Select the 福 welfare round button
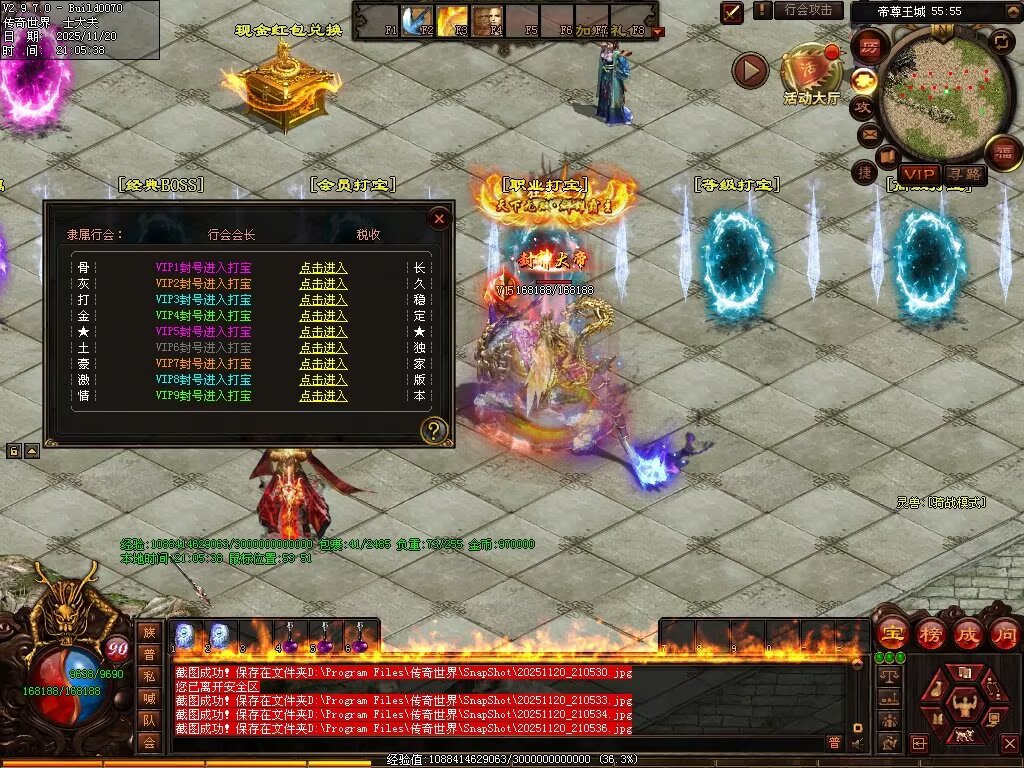 (1003, 153)
